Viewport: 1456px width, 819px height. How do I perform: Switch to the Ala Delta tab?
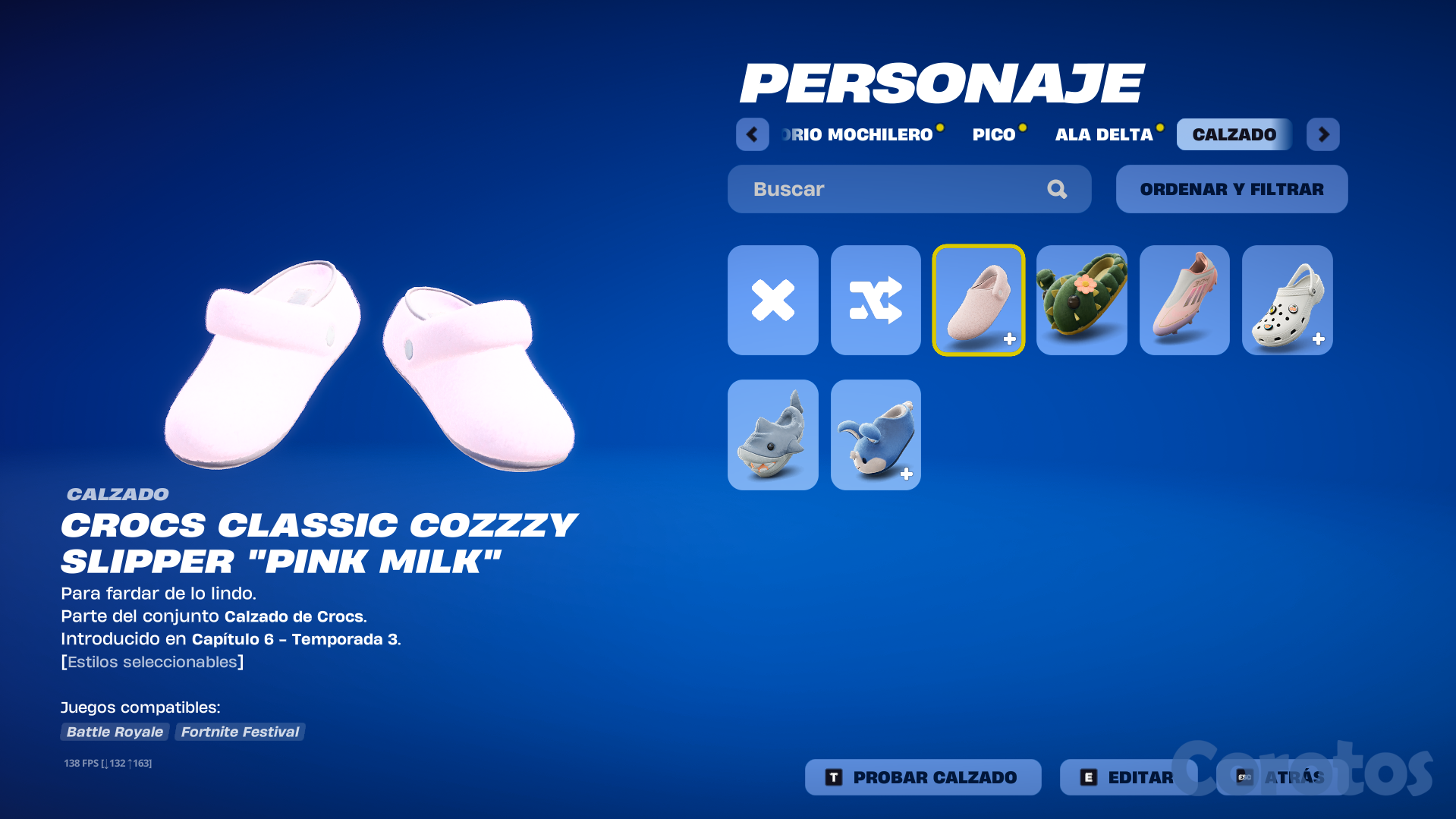point(1104,134)
